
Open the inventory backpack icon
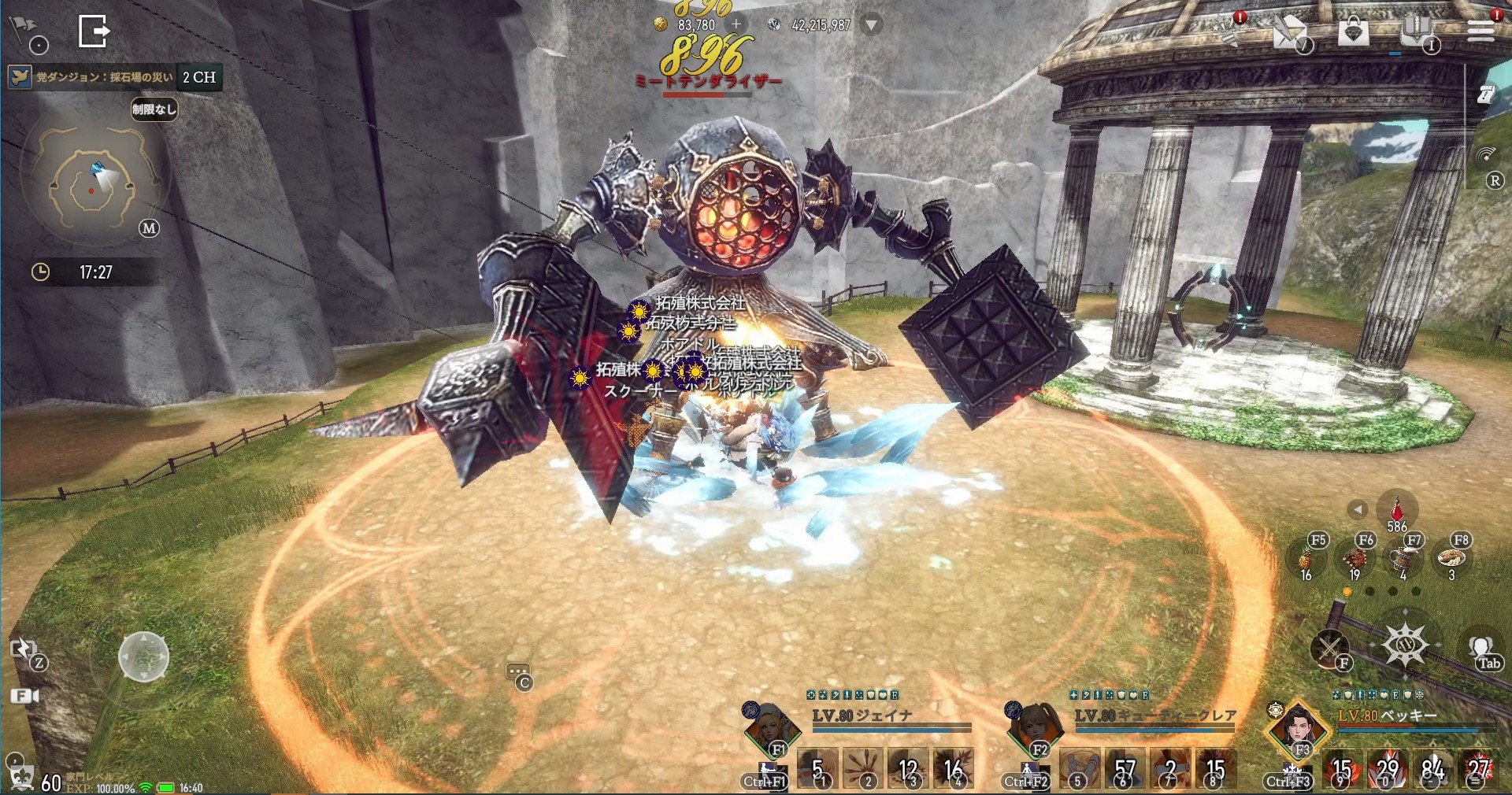1416,31
